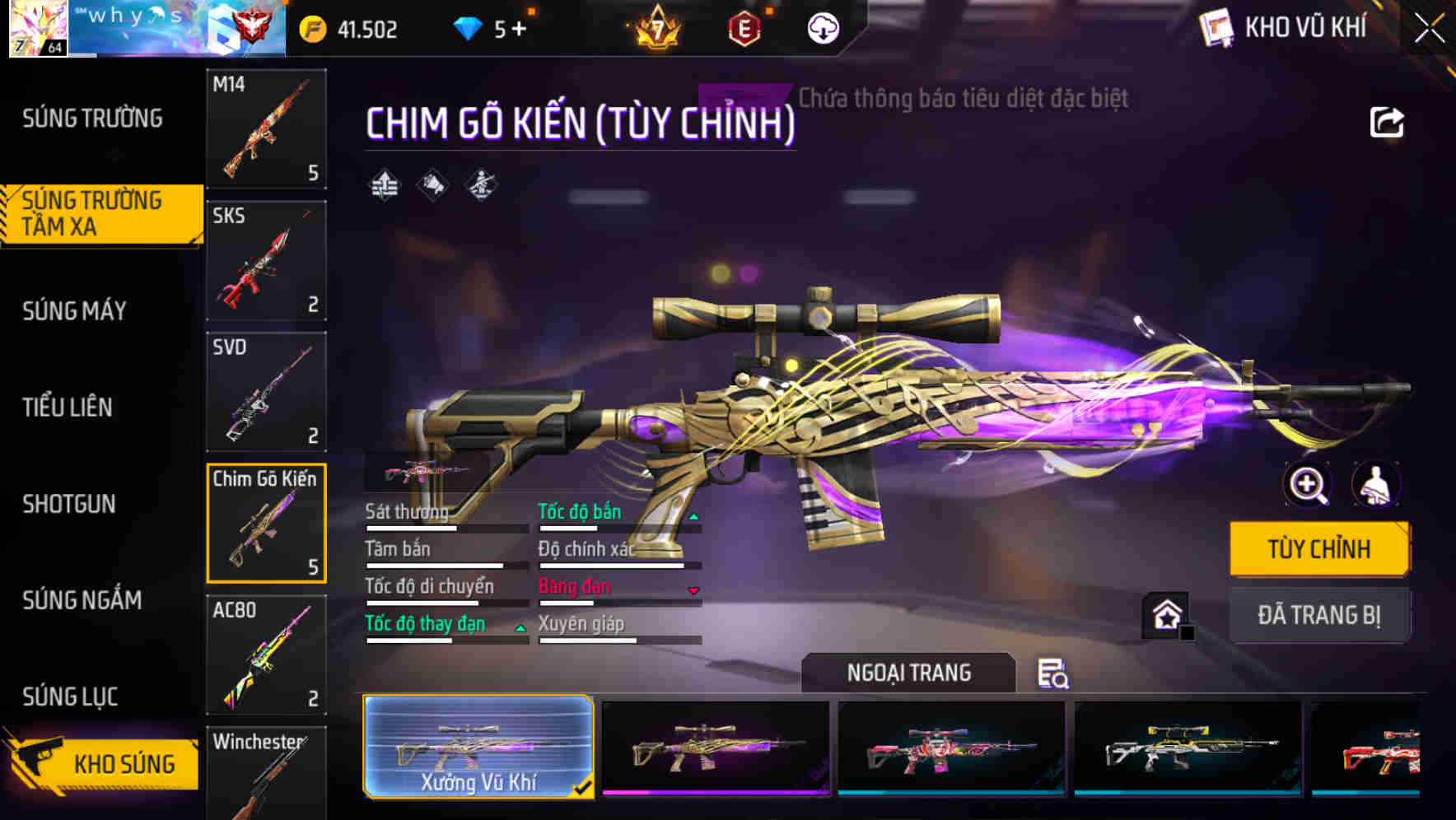The height and width of the screenshot is (820, 1456).
Task: Select SÚNG NGẮM in the left category list
Action: 81,600
